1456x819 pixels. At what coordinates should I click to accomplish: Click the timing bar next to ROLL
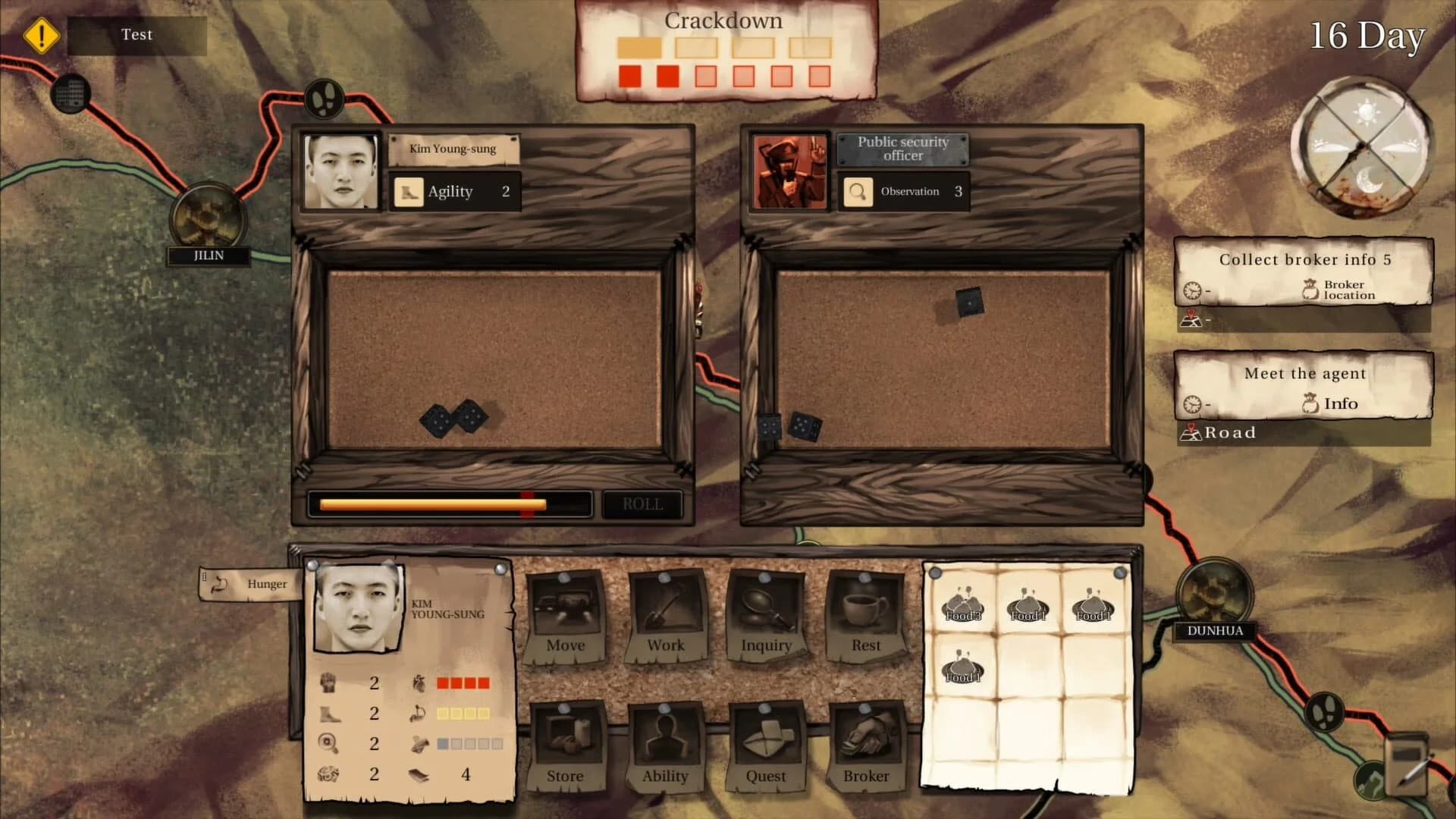coord(450,503)
